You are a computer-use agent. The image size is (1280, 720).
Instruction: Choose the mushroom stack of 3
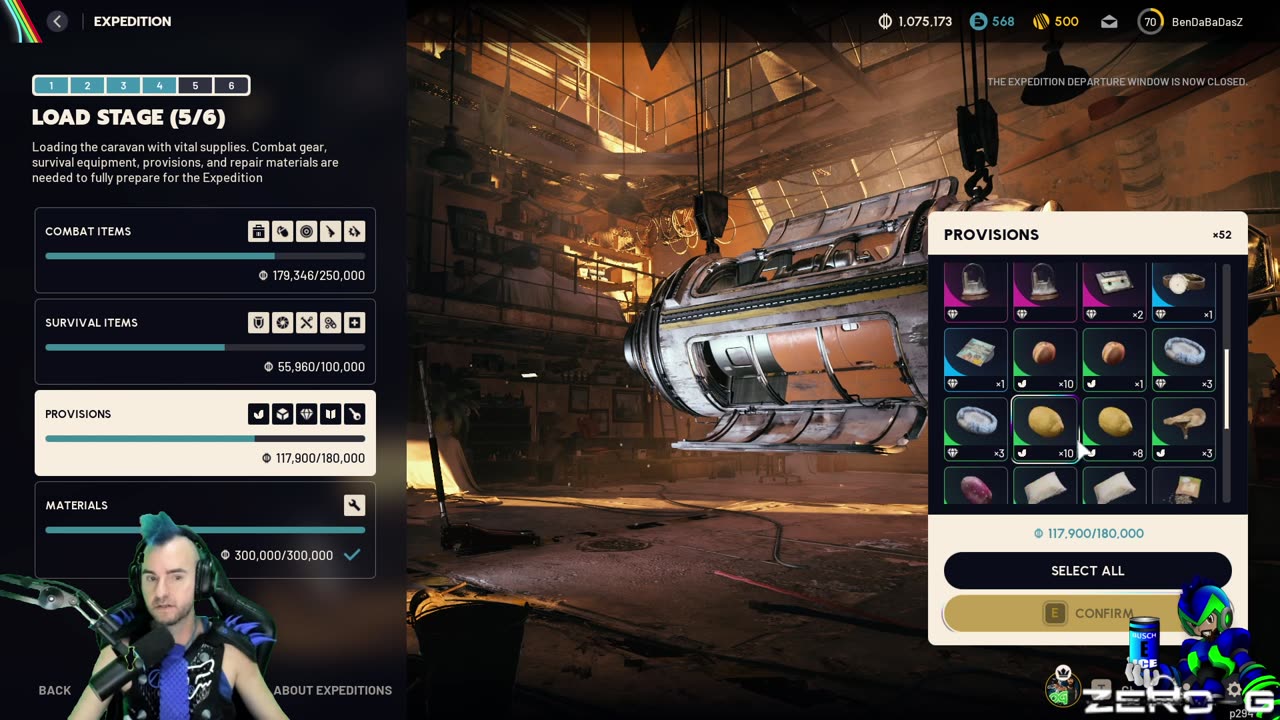pyautogui.click(x=1183, y=429)
